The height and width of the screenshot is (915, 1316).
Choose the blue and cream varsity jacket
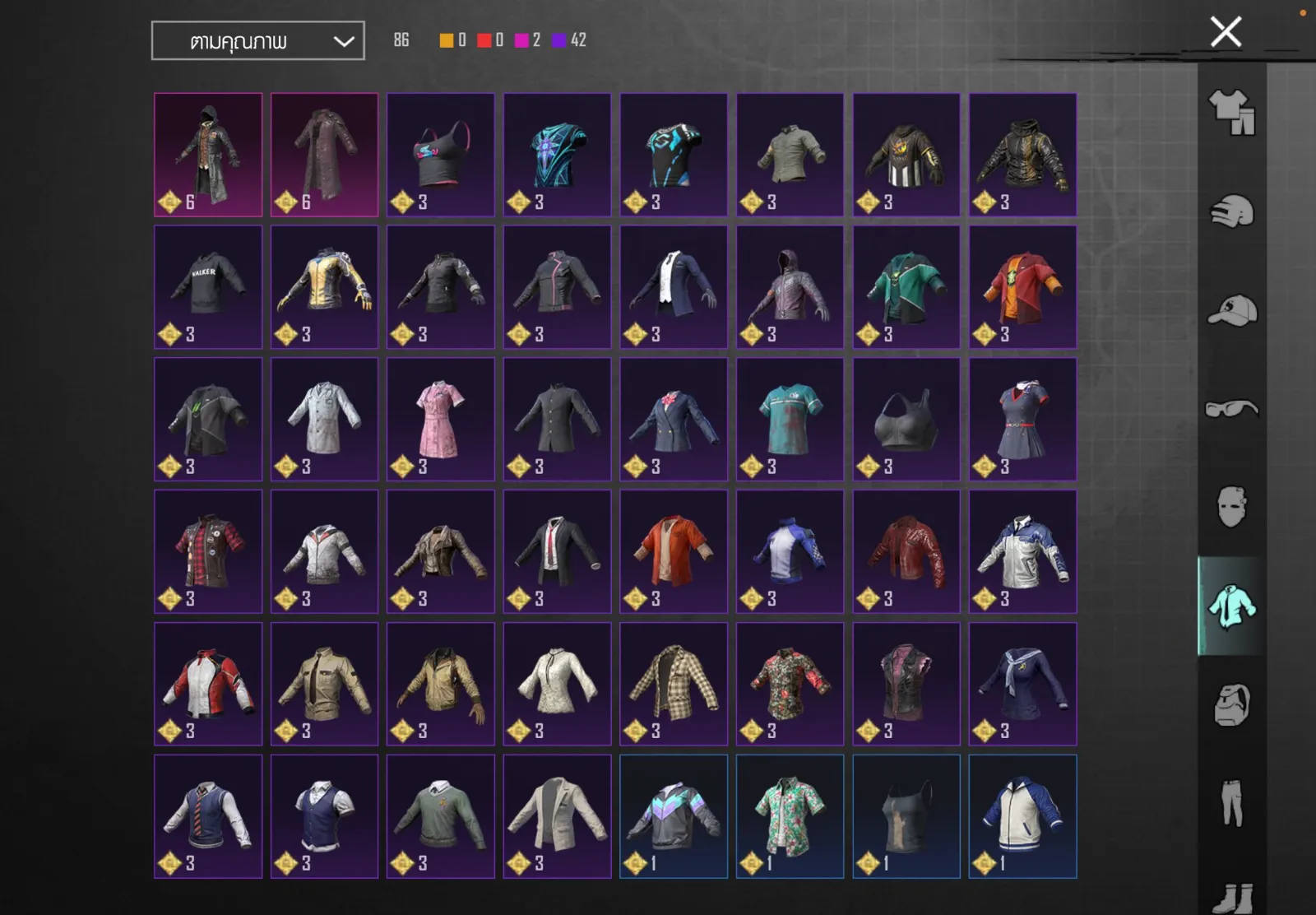pos(1022,815)
